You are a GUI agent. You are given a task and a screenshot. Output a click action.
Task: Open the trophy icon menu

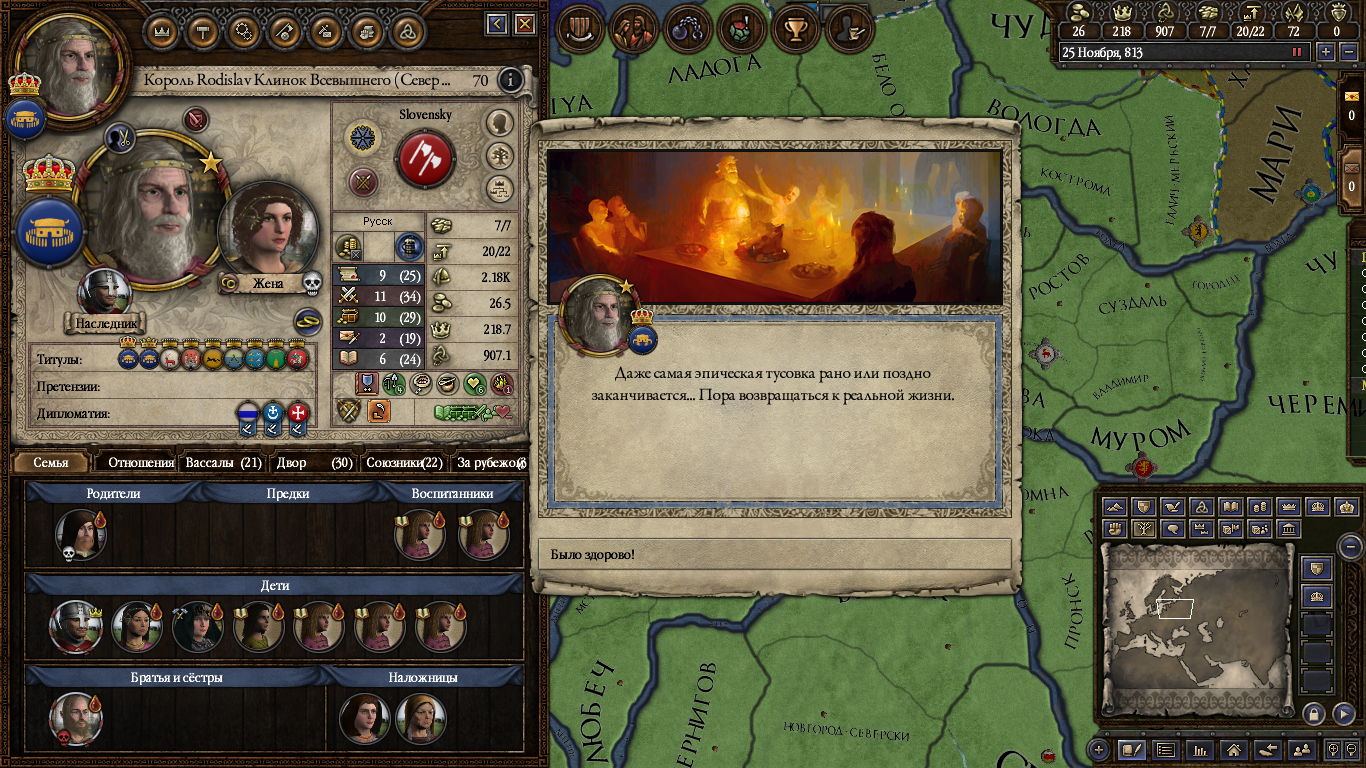tap(796, 29)
